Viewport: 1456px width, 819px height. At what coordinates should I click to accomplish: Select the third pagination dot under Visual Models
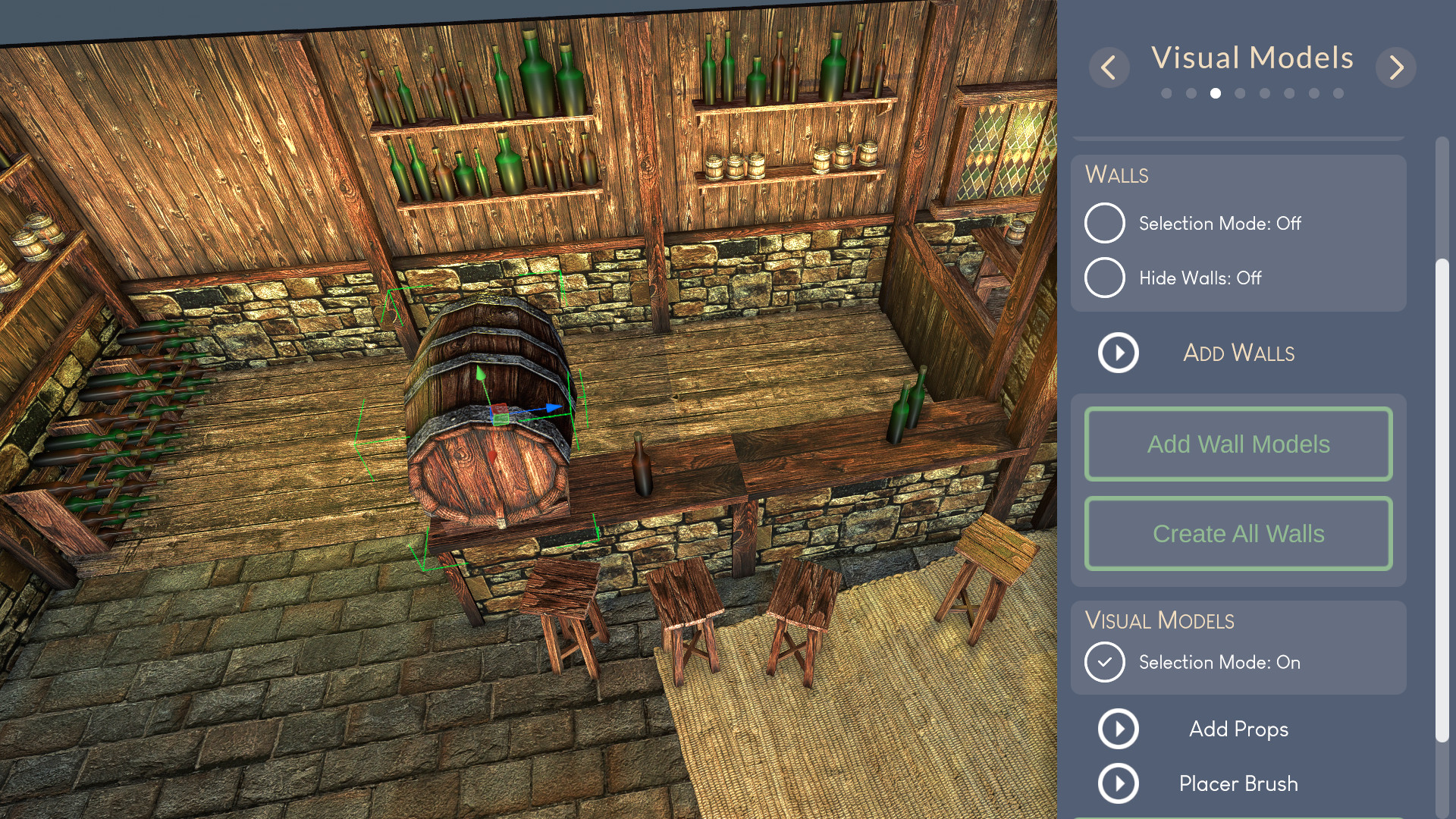point(1216,93)
